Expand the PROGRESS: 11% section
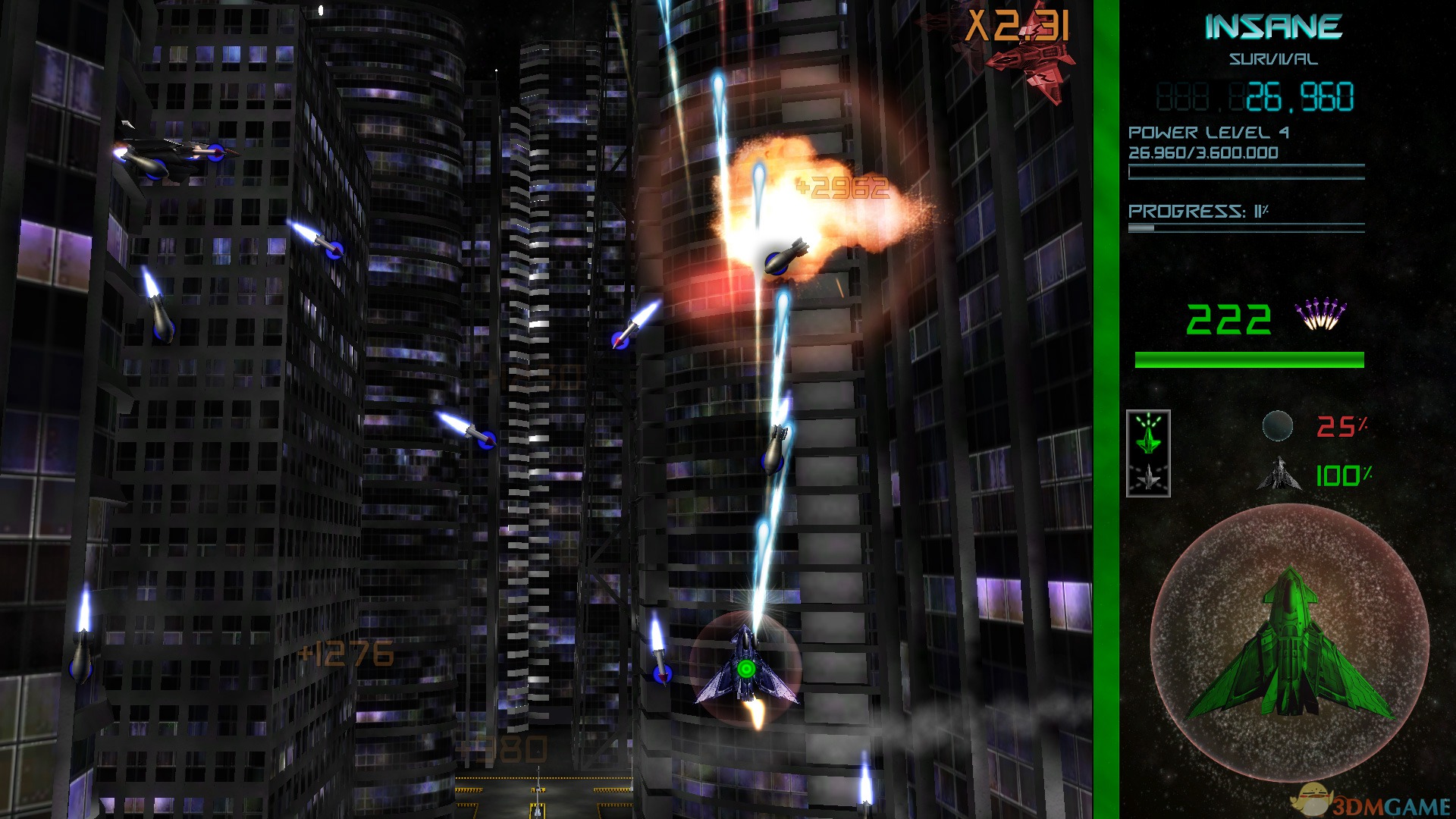1456x819 pixels. pos(1198,210)
